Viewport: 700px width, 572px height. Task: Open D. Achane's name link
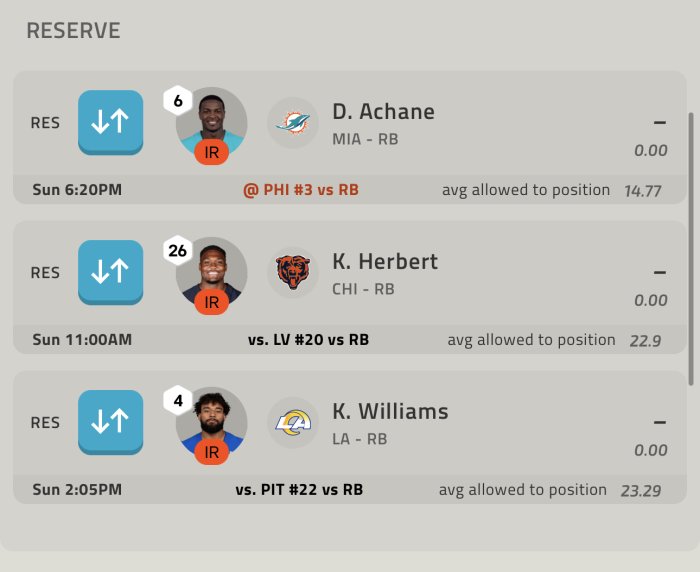pyautogui.click(x=383, y=112)
